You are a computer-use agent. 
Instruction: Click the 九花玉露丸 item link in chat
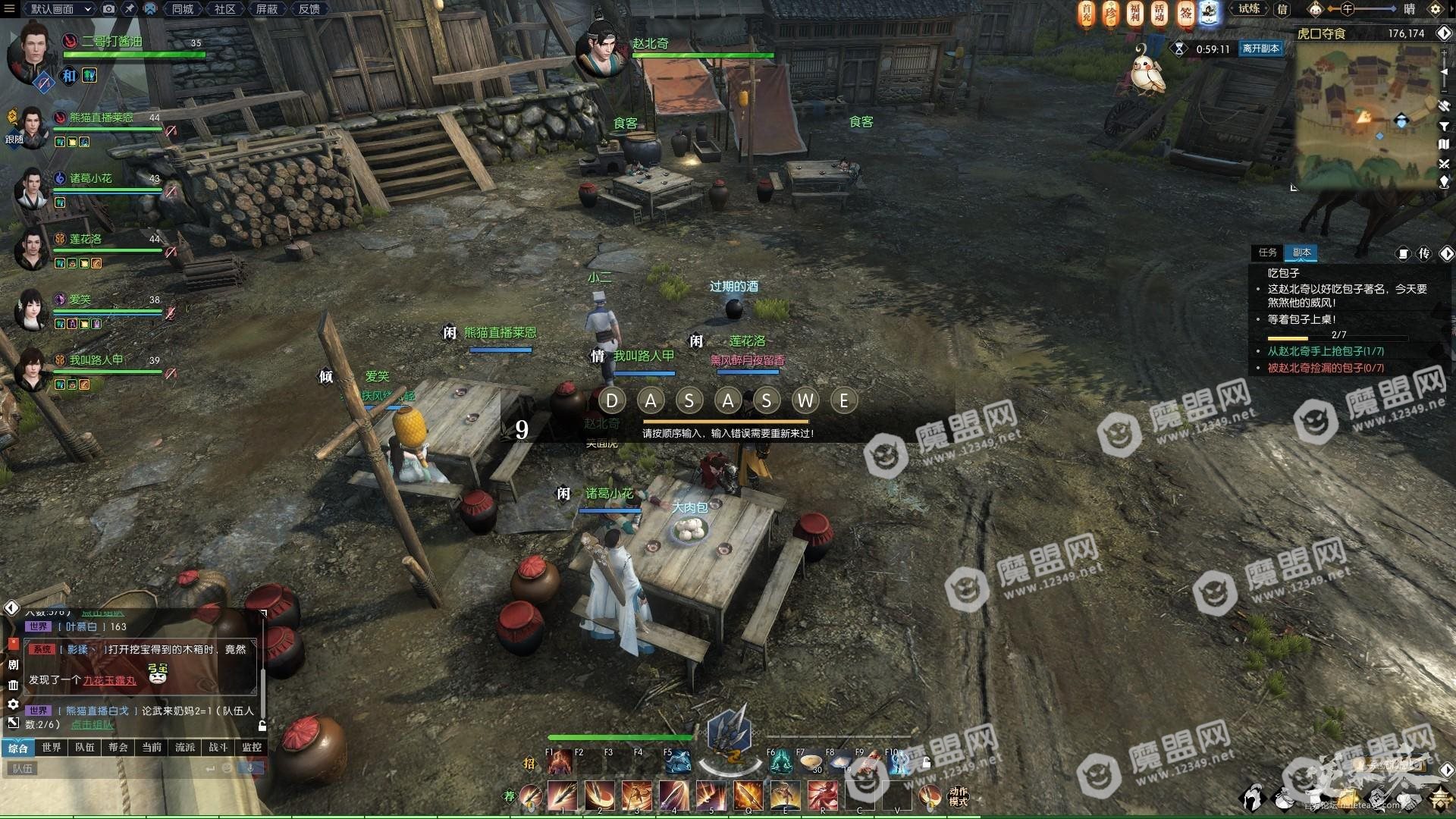pos(109,681)
